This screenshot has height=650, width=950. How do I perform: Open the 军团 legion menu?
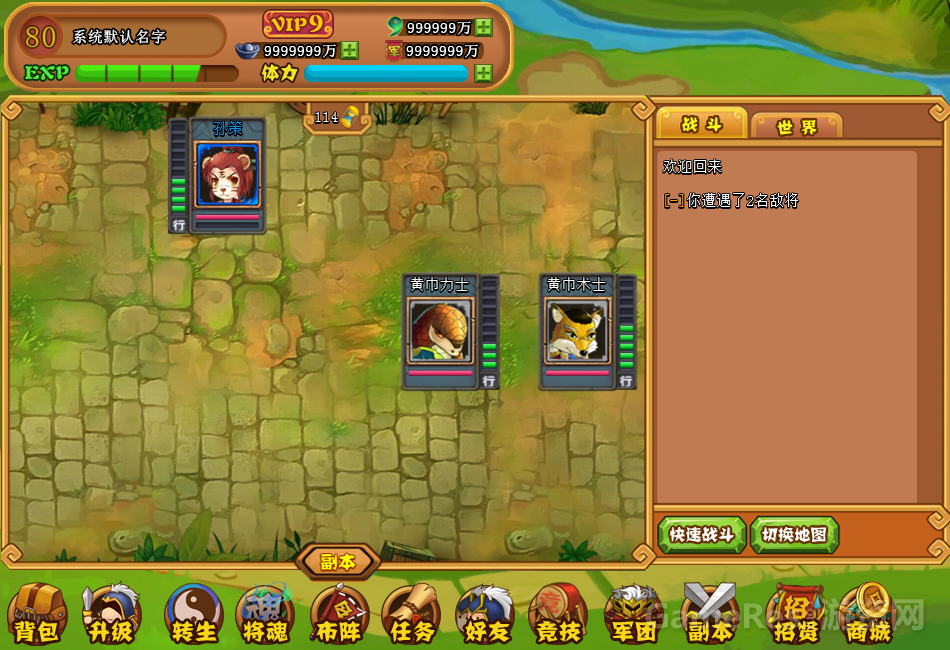pos(634,612)
